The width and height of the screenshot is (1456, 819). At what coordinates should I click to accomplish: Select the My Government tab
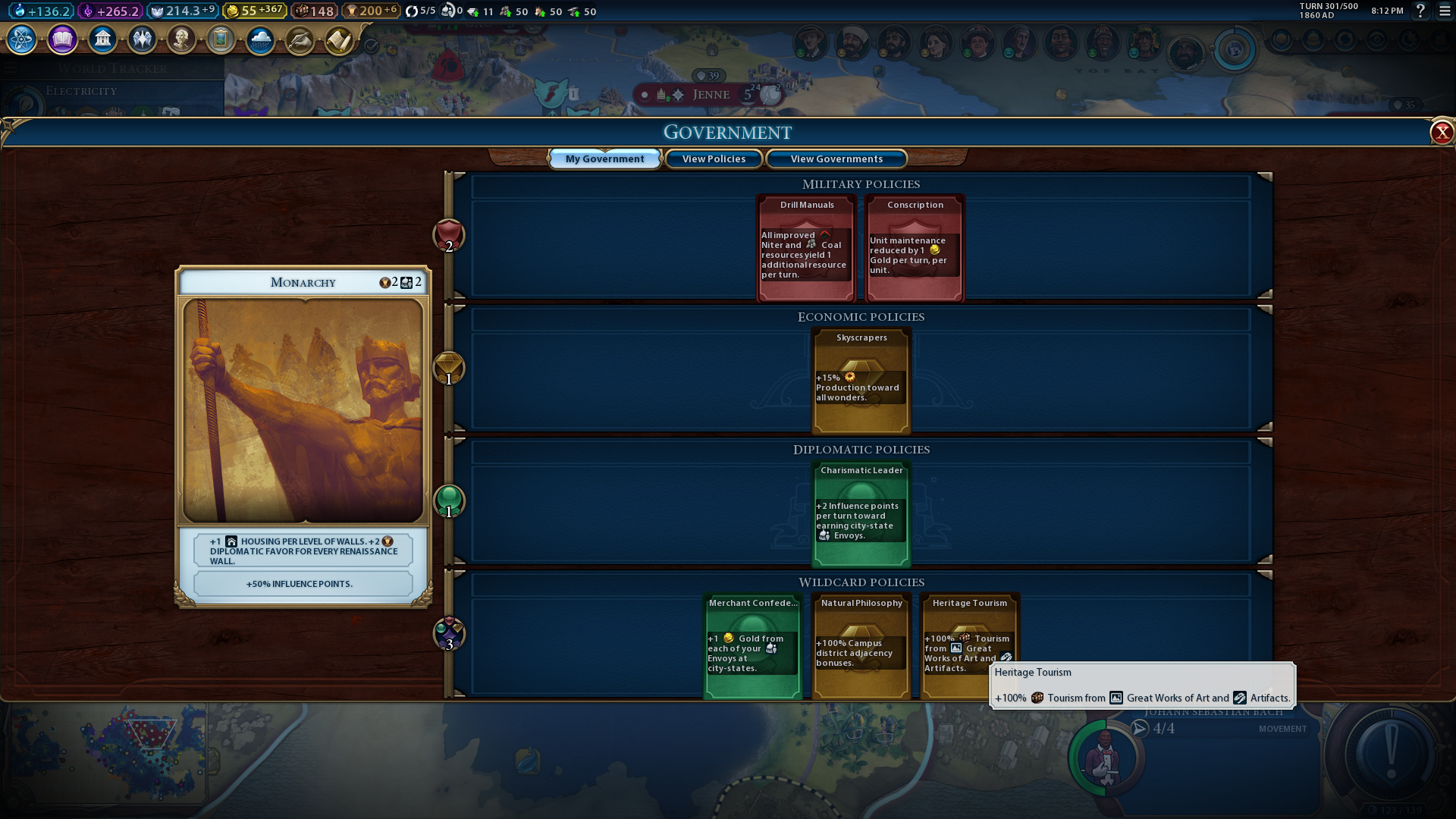pos(604,158)
